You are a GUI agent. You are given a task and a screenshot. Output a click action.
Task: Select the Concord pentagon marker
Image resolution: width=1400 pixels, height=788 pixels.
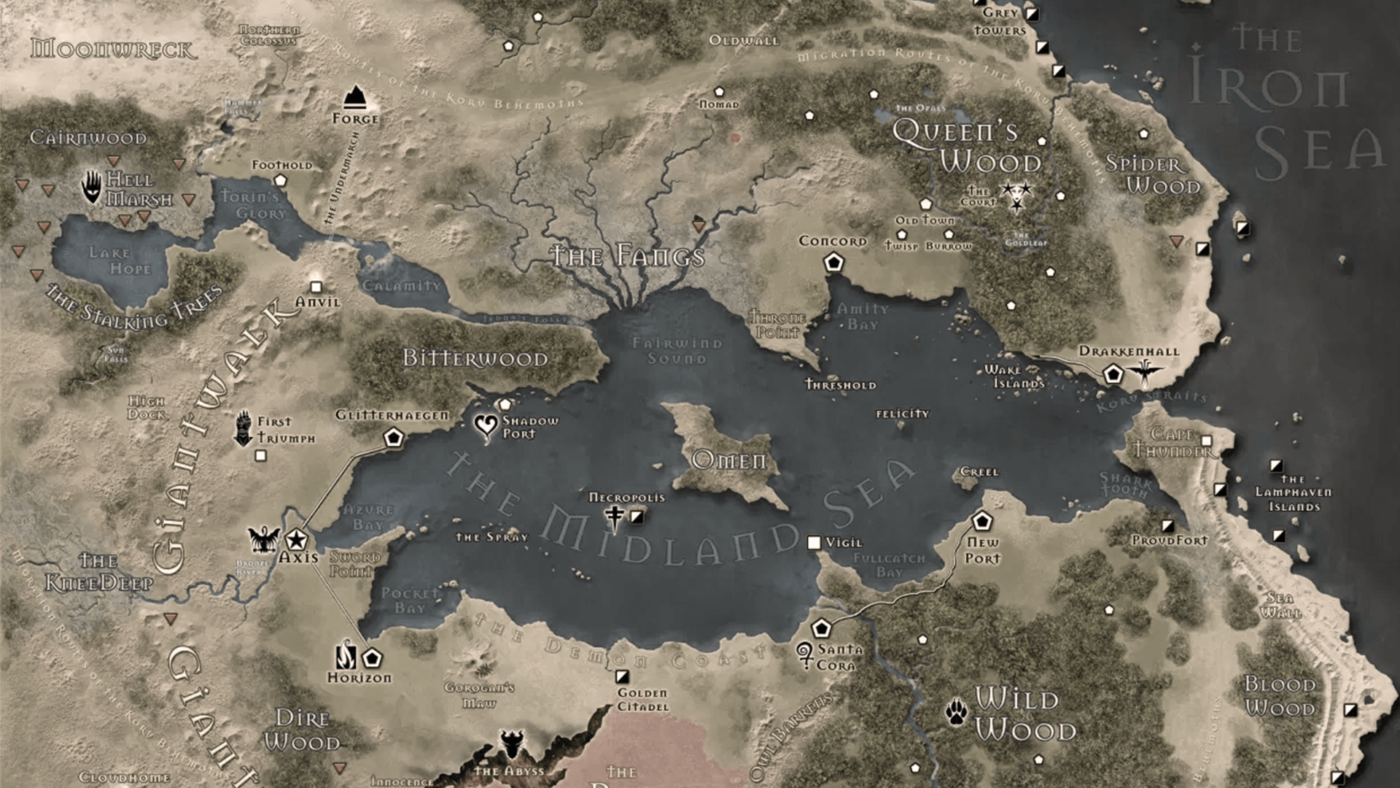(834, 262)
